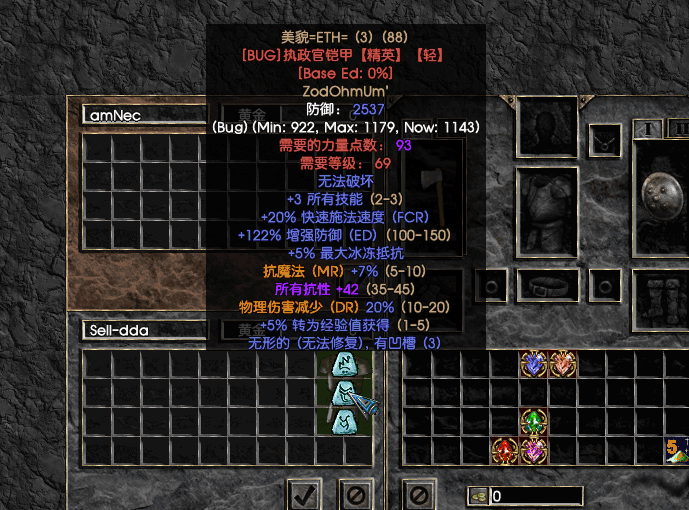Cancel the trade beside the checkmark button
This screenshot has width=689, height=510.
pyautogui.click(x=355, y=493)
